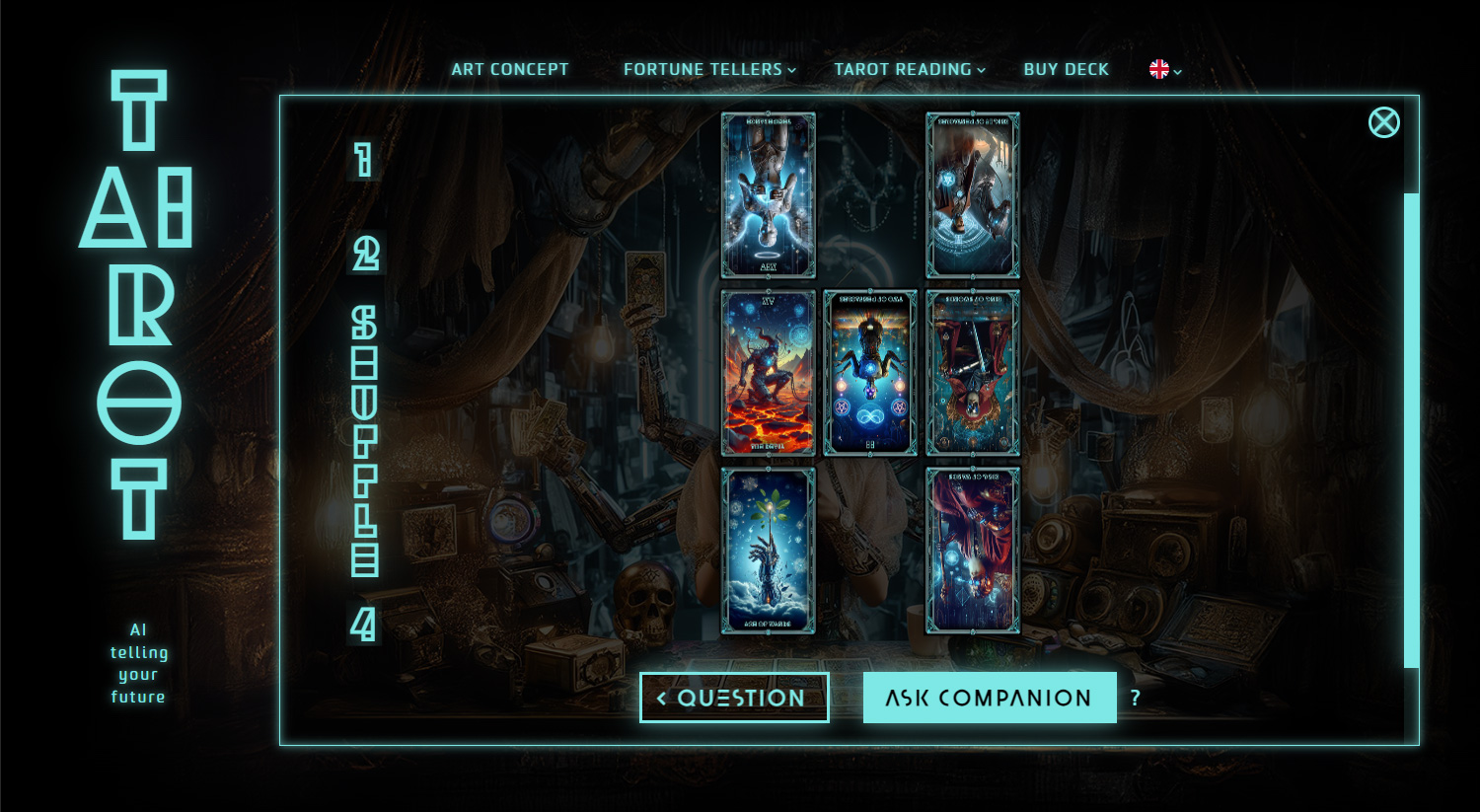Open the Tarot Reading dropdown
The image size is (1480, 812).
pyautogui.click(x=909, y=69)
